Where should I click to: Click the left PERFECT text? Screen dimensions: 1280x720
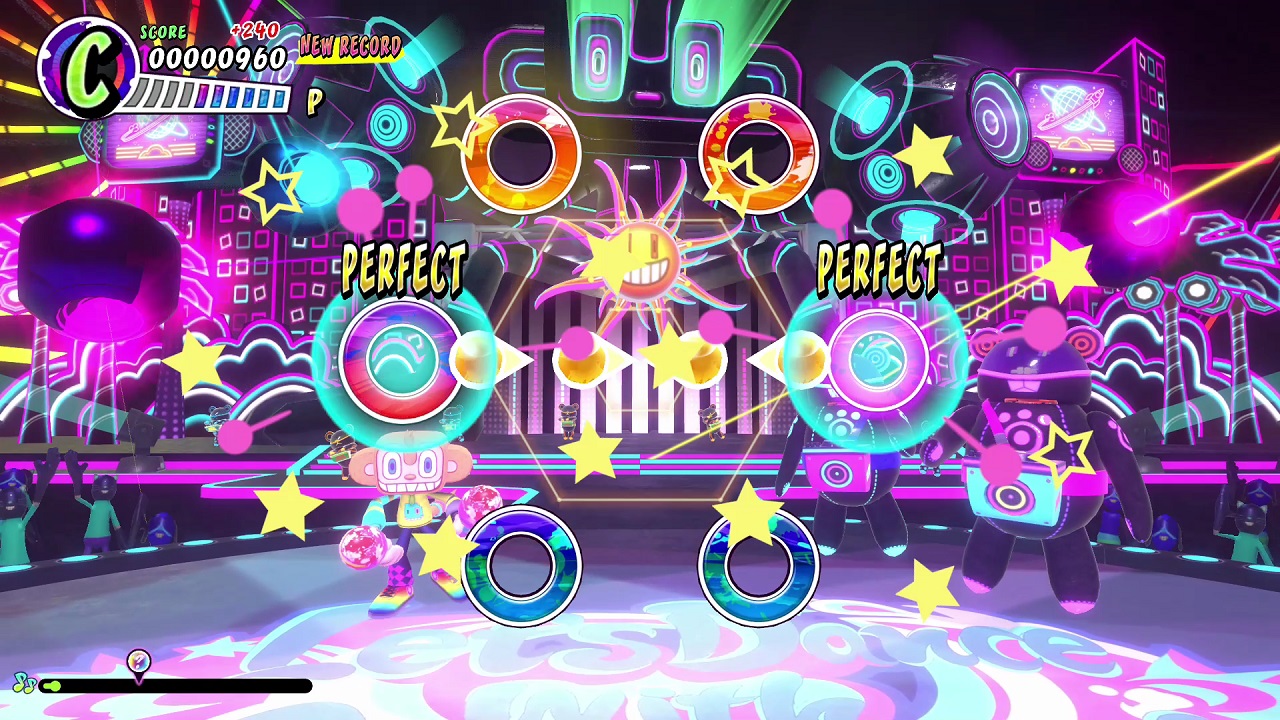pyautogui.click(x=404, y=268)
